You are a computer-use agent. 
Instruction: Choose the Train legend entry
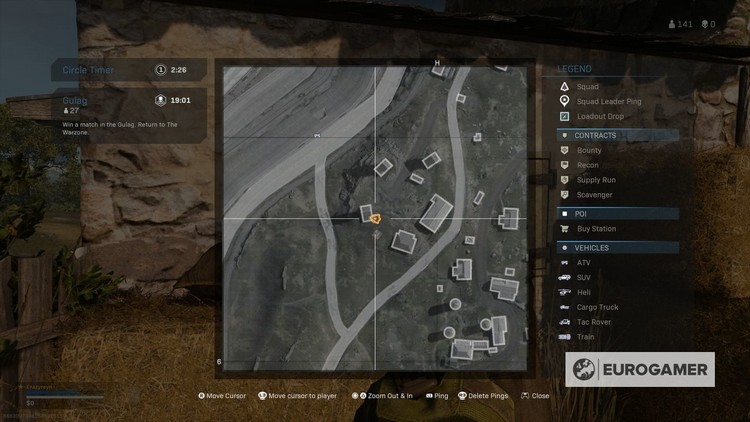[x=585, y=337]
